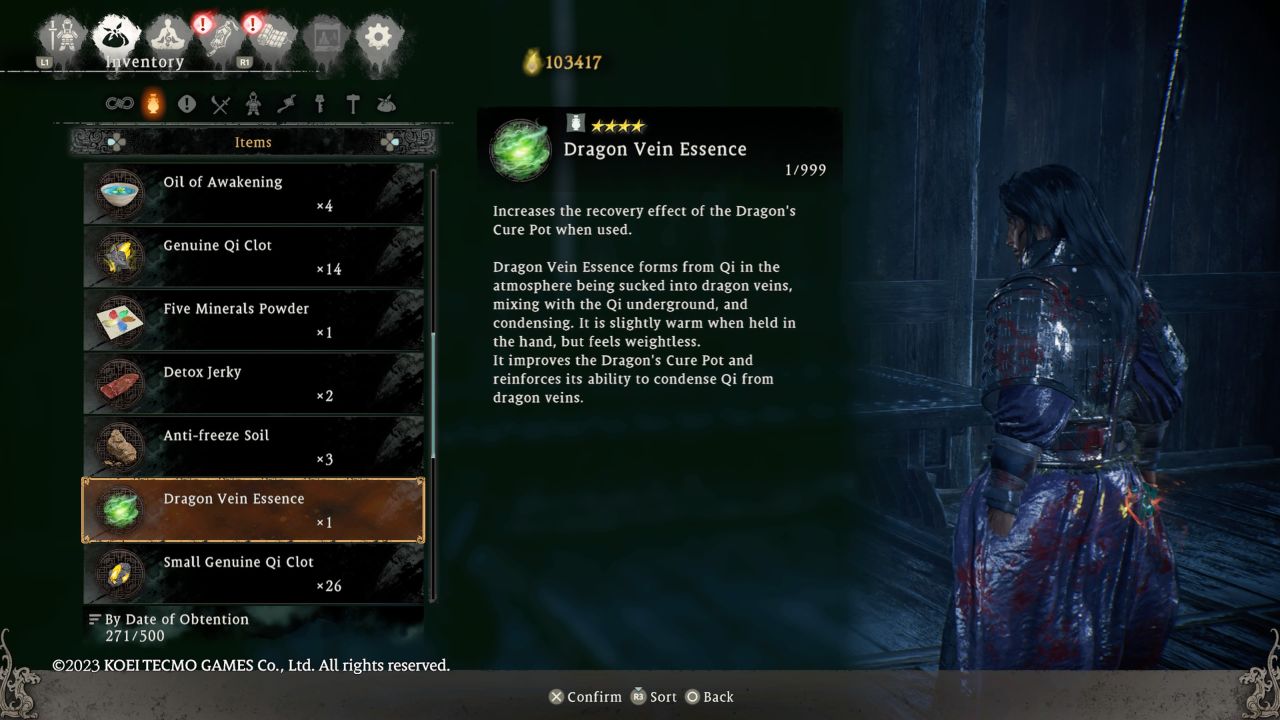Switch to the Items tab
The width and height of the screenshot is (1280, 720).
click(x=252, y=142)
